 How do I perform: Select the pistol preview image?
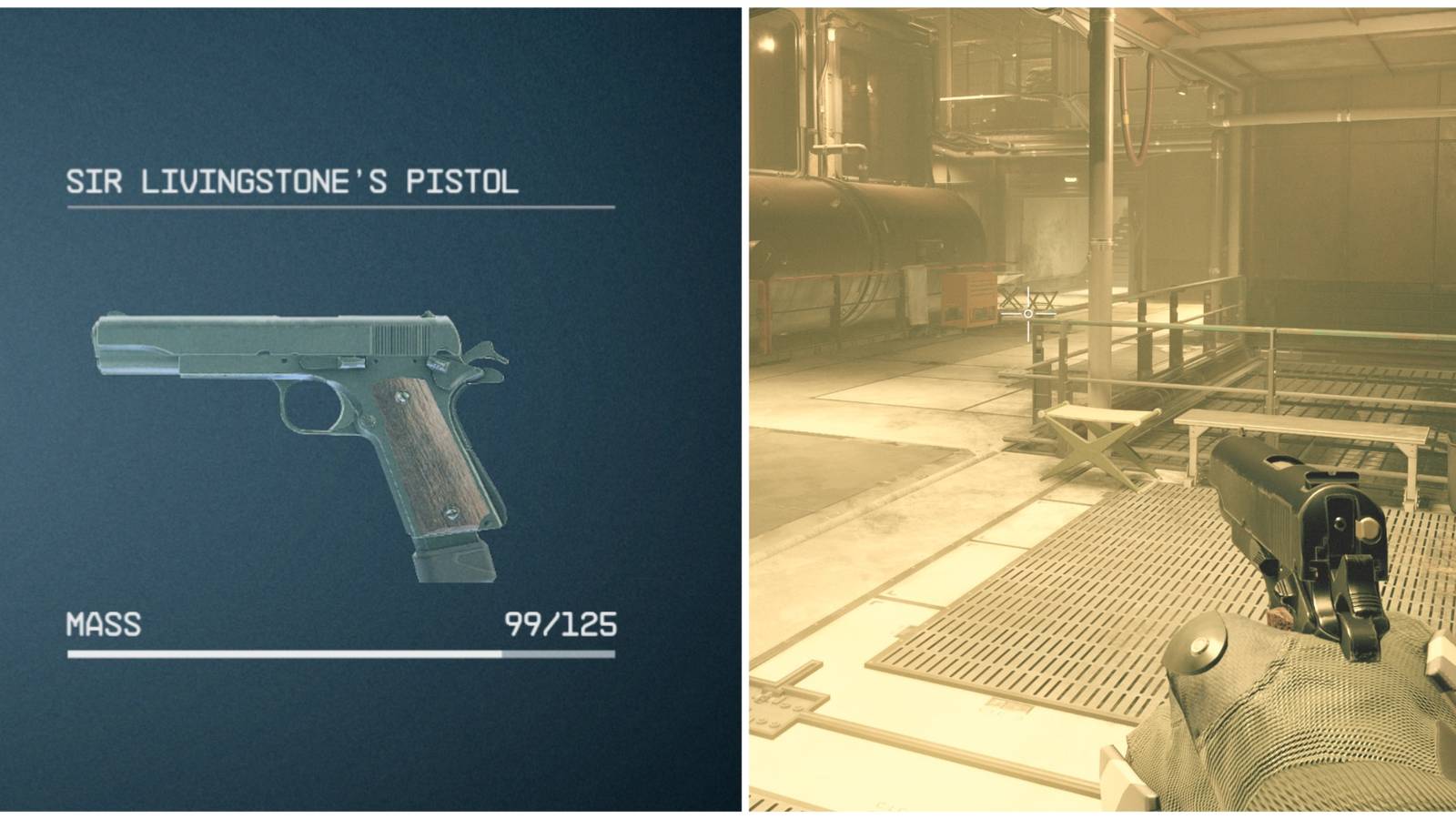300,428
